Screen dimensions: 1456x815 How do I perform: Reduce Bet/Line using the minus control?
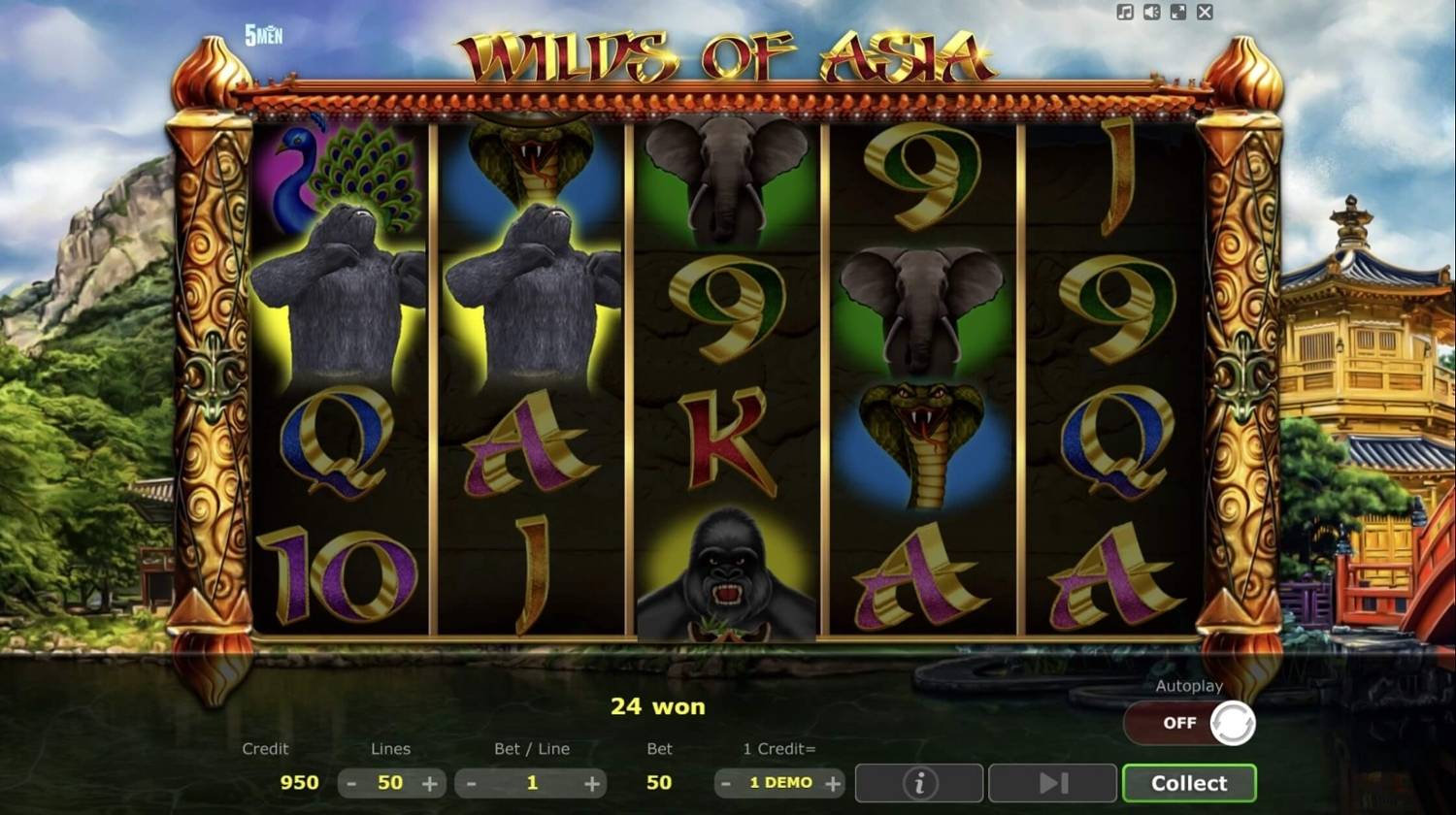[x=472, y=783]
